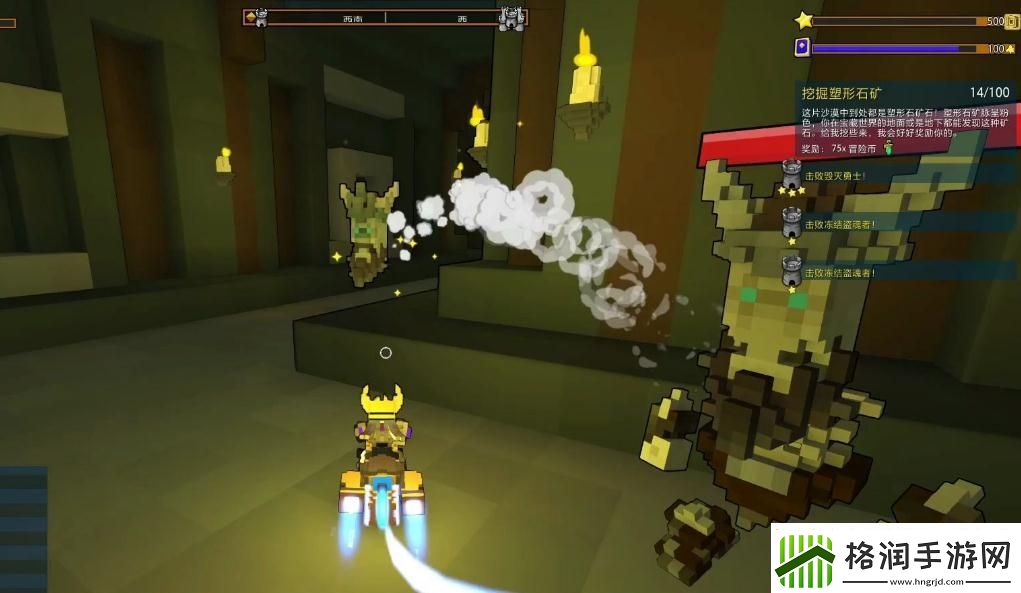Click the green 冒险币 reward icon

coord(886,149)
